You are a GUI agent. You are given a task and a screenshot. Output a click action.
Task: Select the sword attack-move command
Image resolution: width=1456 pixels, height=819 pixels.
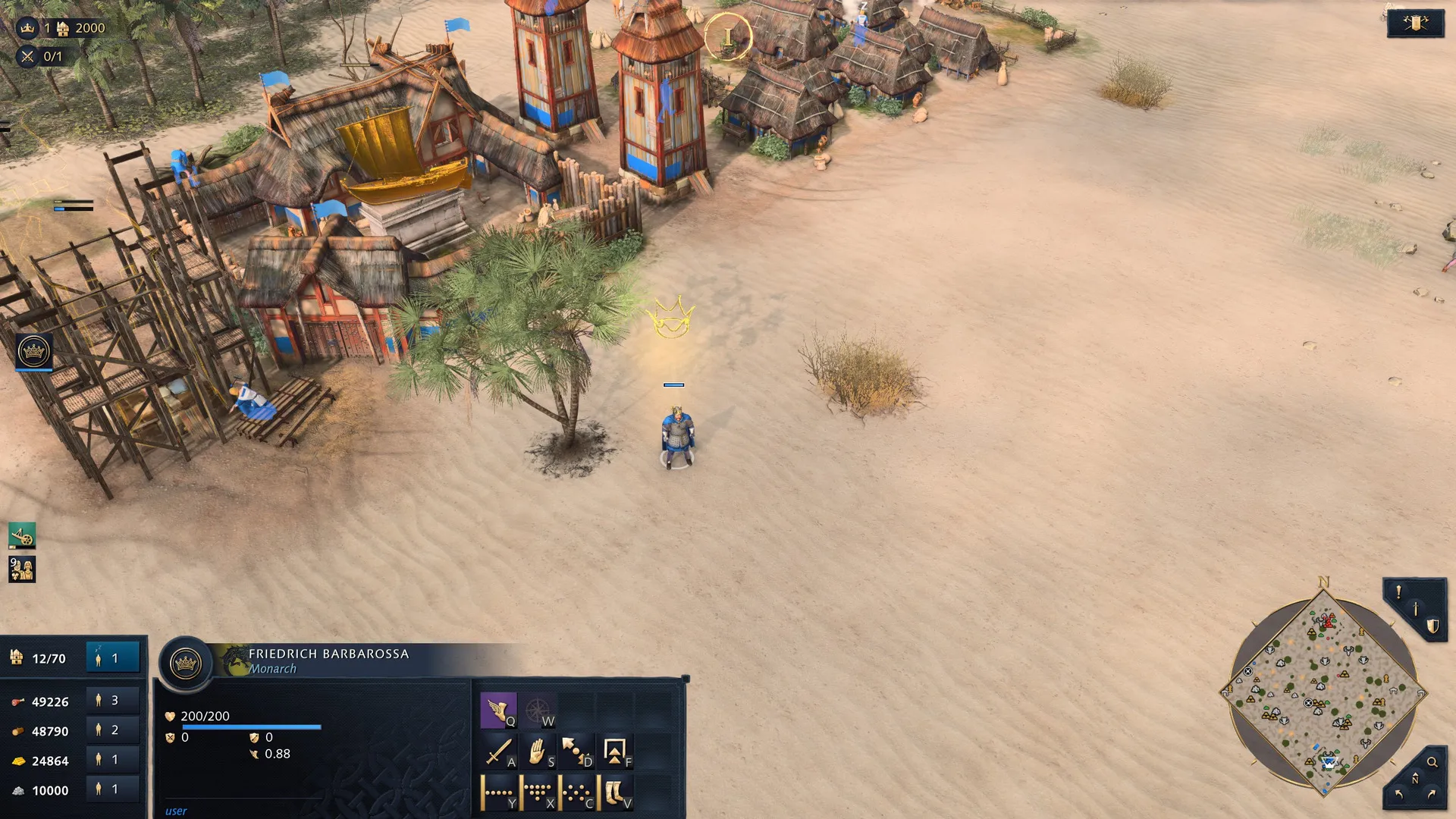[x=497, y=752]
